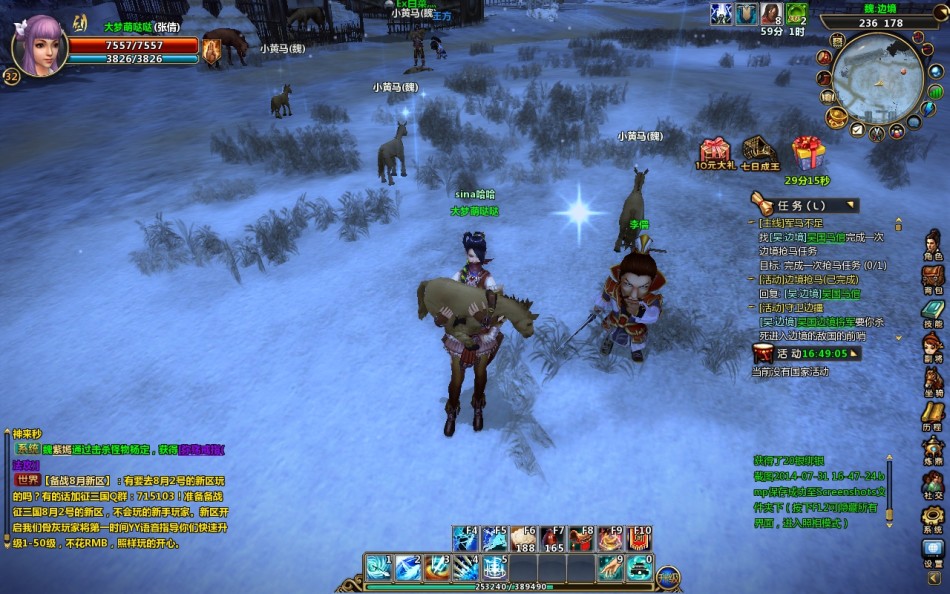Screen dimensions: 950x594
Task: Click the player portrait avatar
Action: [x=39, y=45]
